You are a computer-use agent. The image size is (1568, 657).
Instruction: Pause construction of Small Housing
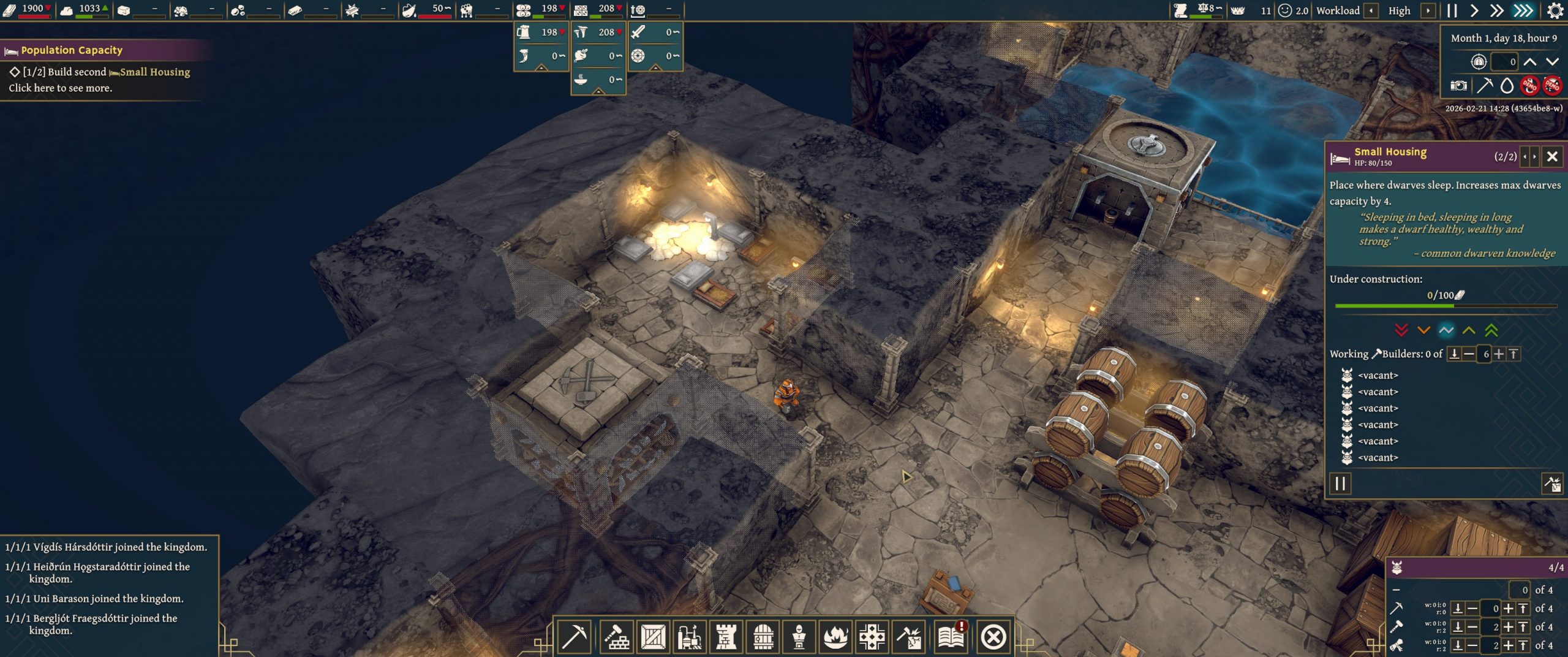(x=1340, y=484)
